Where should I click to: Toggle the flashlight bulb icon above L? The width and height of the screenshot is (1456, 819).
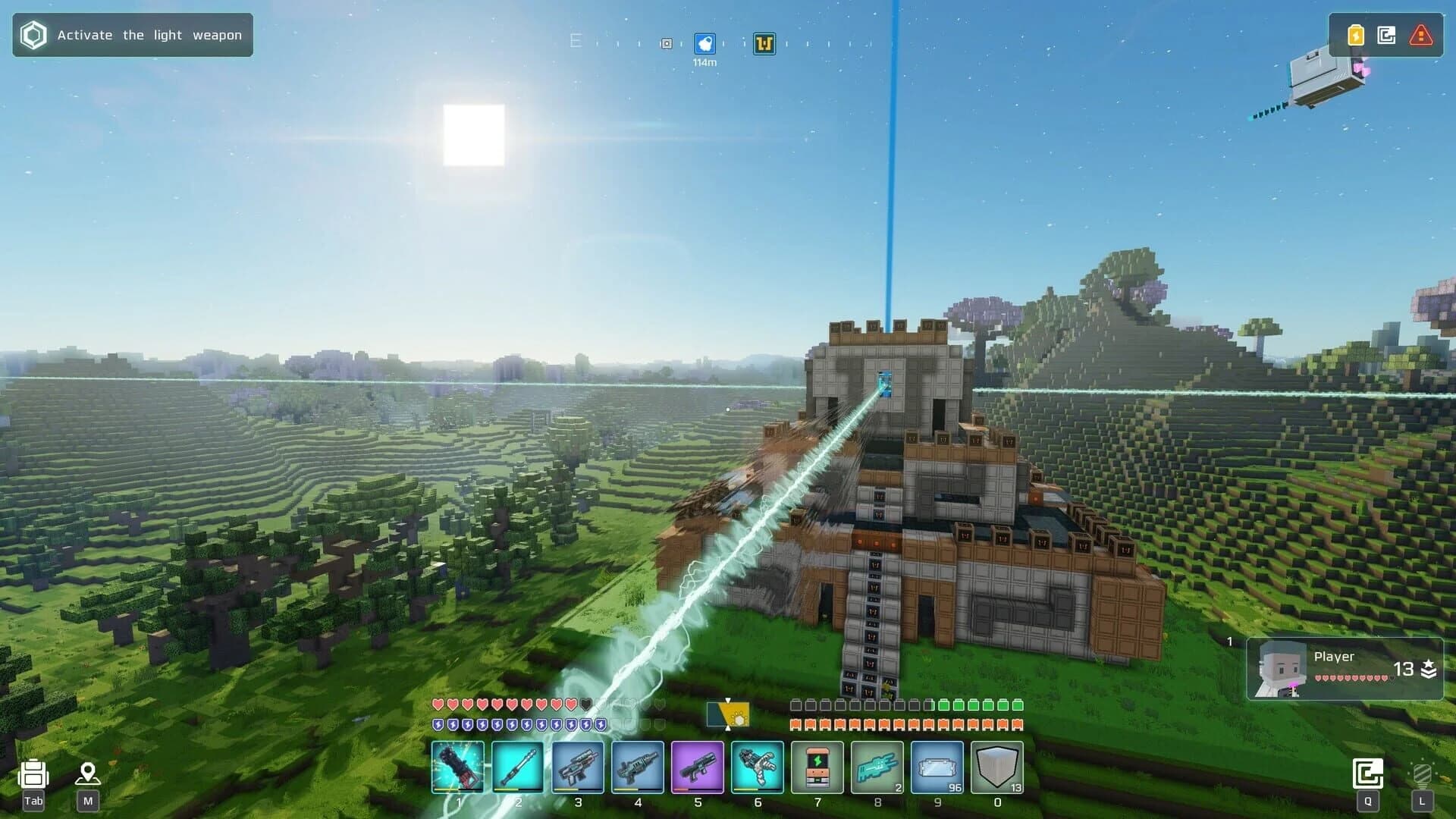[1420, 772]
